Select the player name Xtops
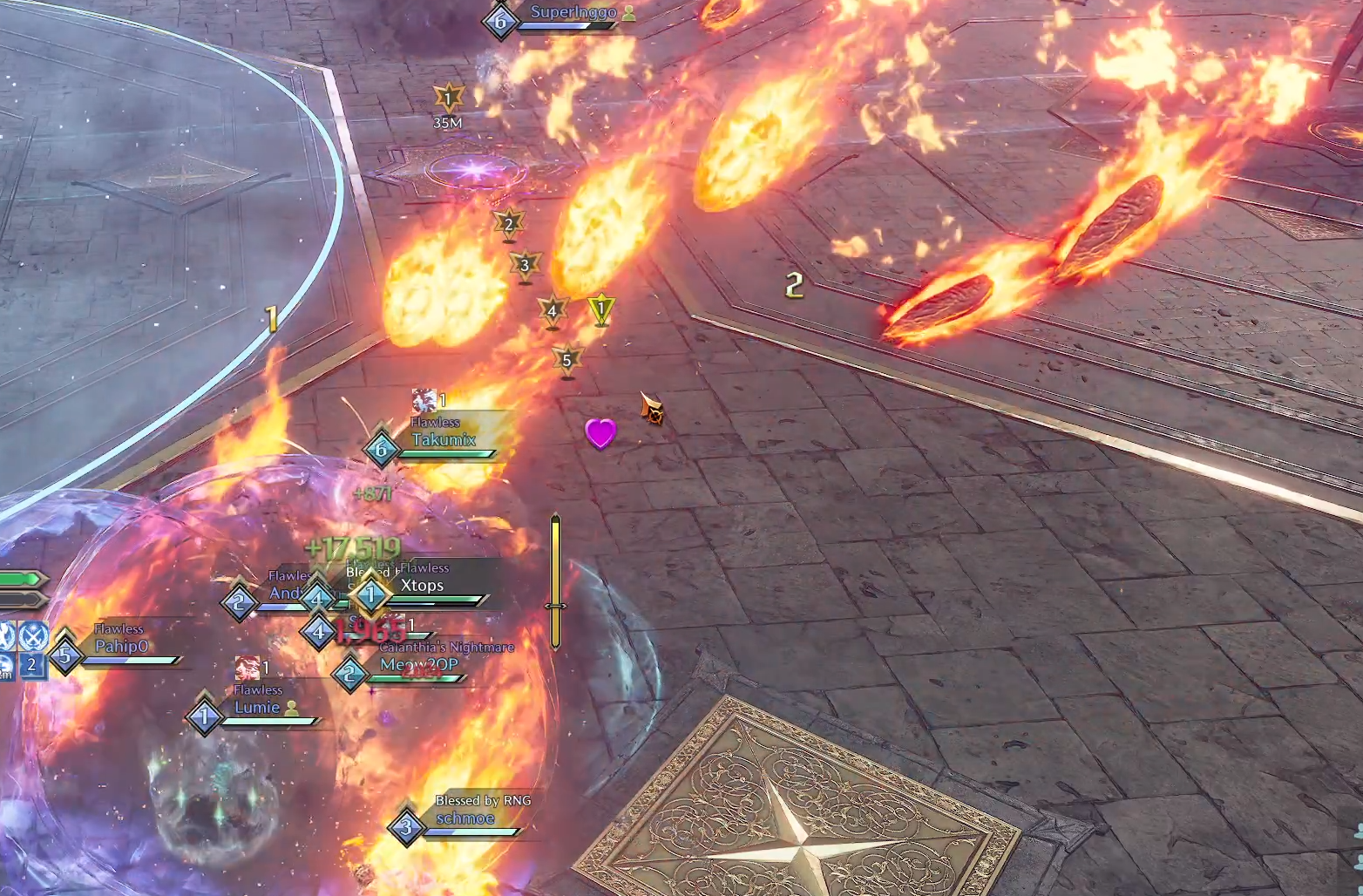Image resolution: width=1363 pixels, height=896 pixels. click(422, 585)
